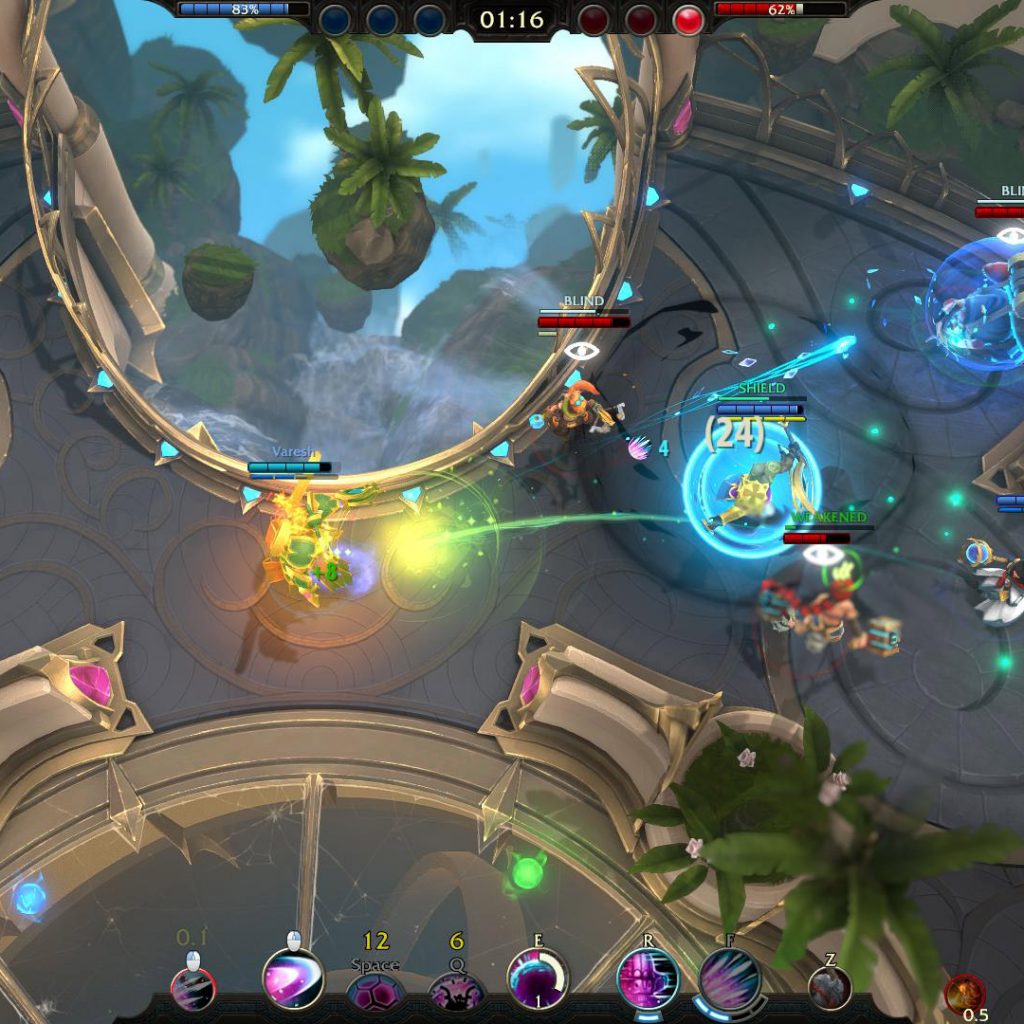This screenshot has width=1024, height=1024.
Task: Trigger the R pink gauntlet ability
Action: (647, 978)
